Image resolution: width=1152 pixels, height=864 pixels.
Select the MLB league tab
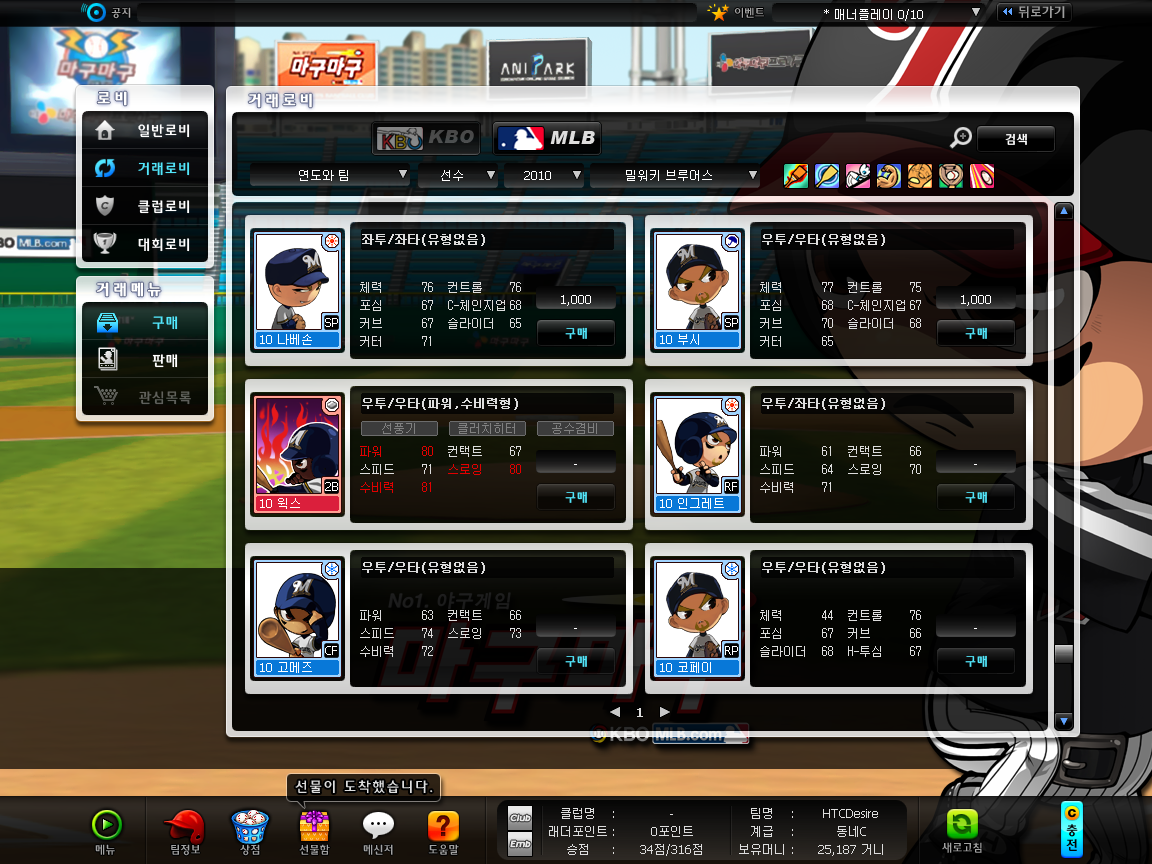(547, 138)
